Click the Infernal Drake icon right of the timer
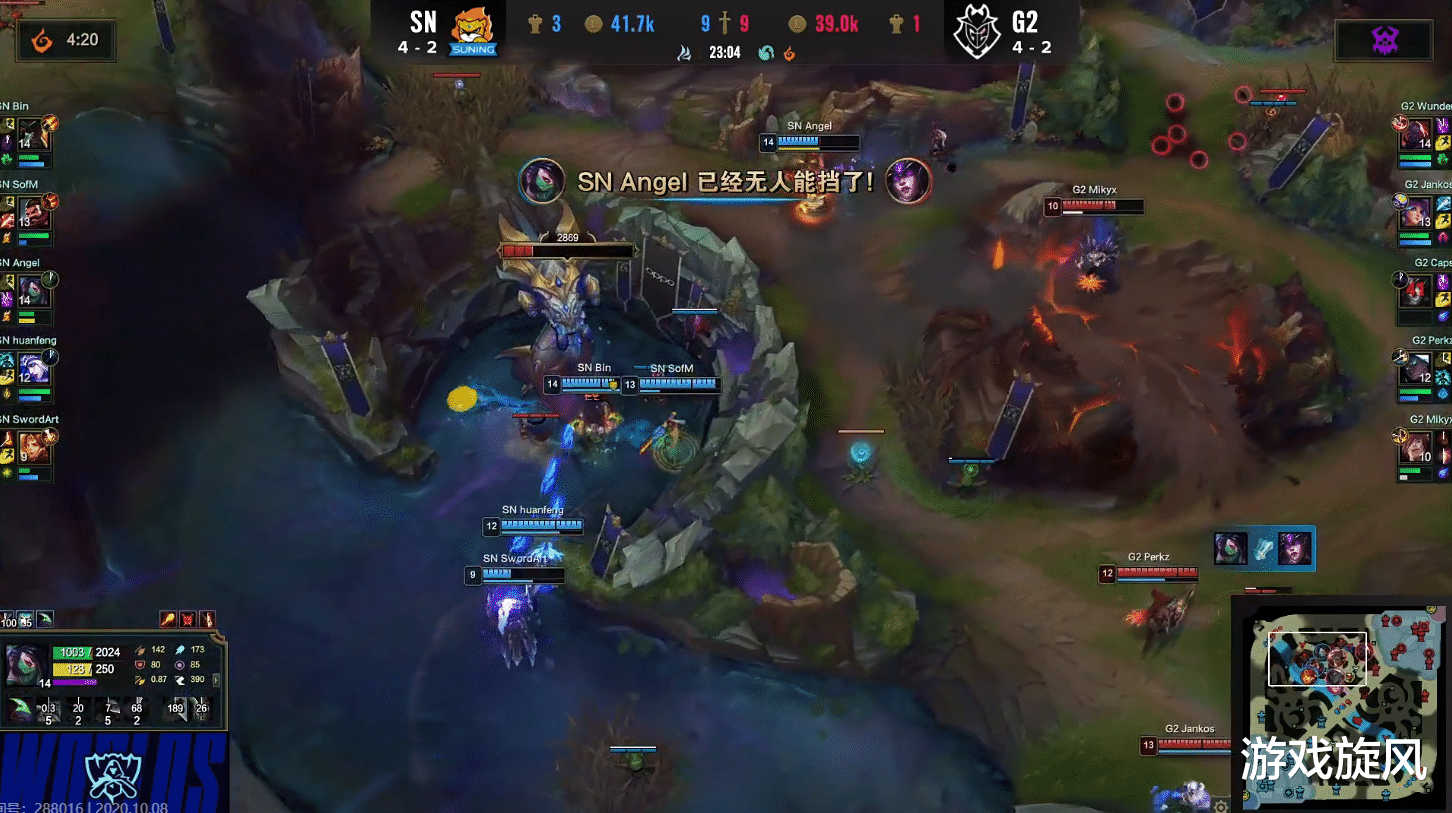This screenshot has height=813, width=1452. point(789,53)
